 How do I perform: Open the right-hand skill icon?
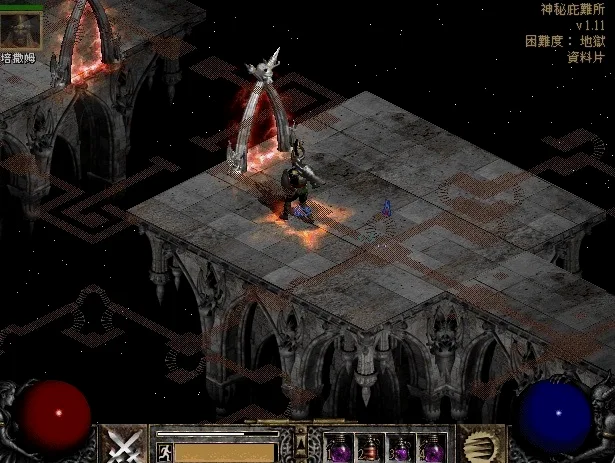[x=478, y=444]
